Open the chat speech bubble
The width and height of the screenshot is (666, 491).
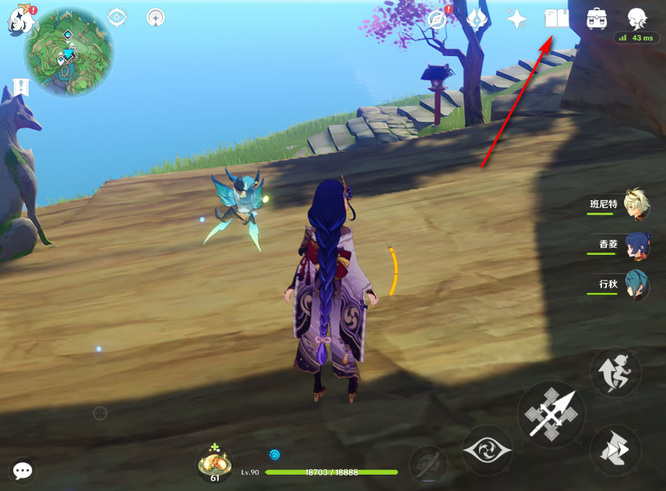pos(22,469)
